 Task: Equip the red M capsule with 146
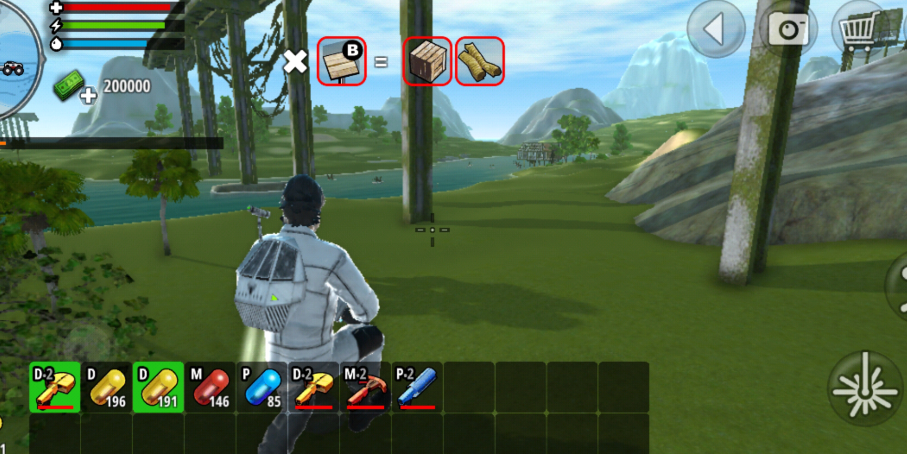[x=211, y=388]
